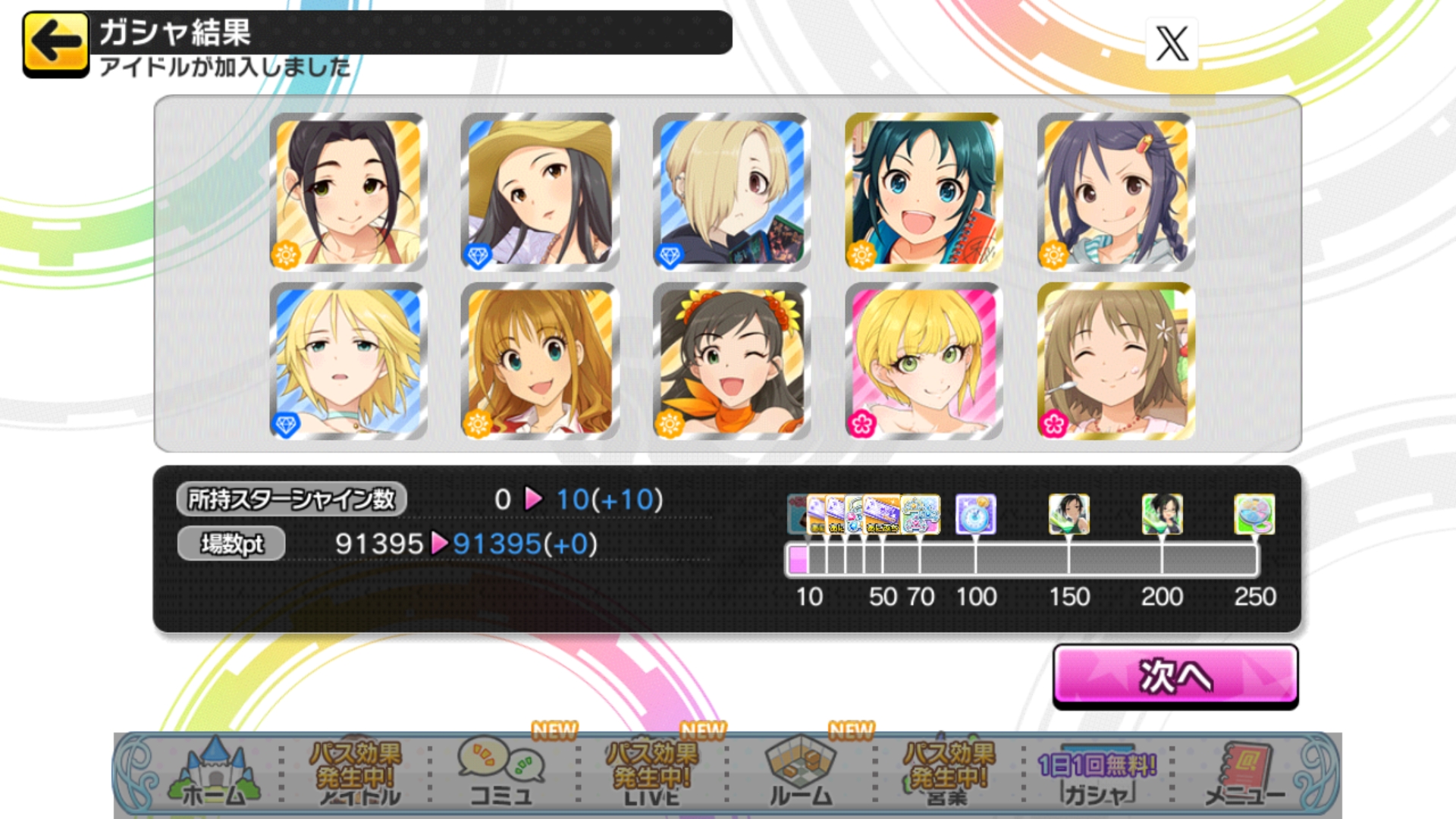Open the コミュ speech bubble menu

click(500, 773)
